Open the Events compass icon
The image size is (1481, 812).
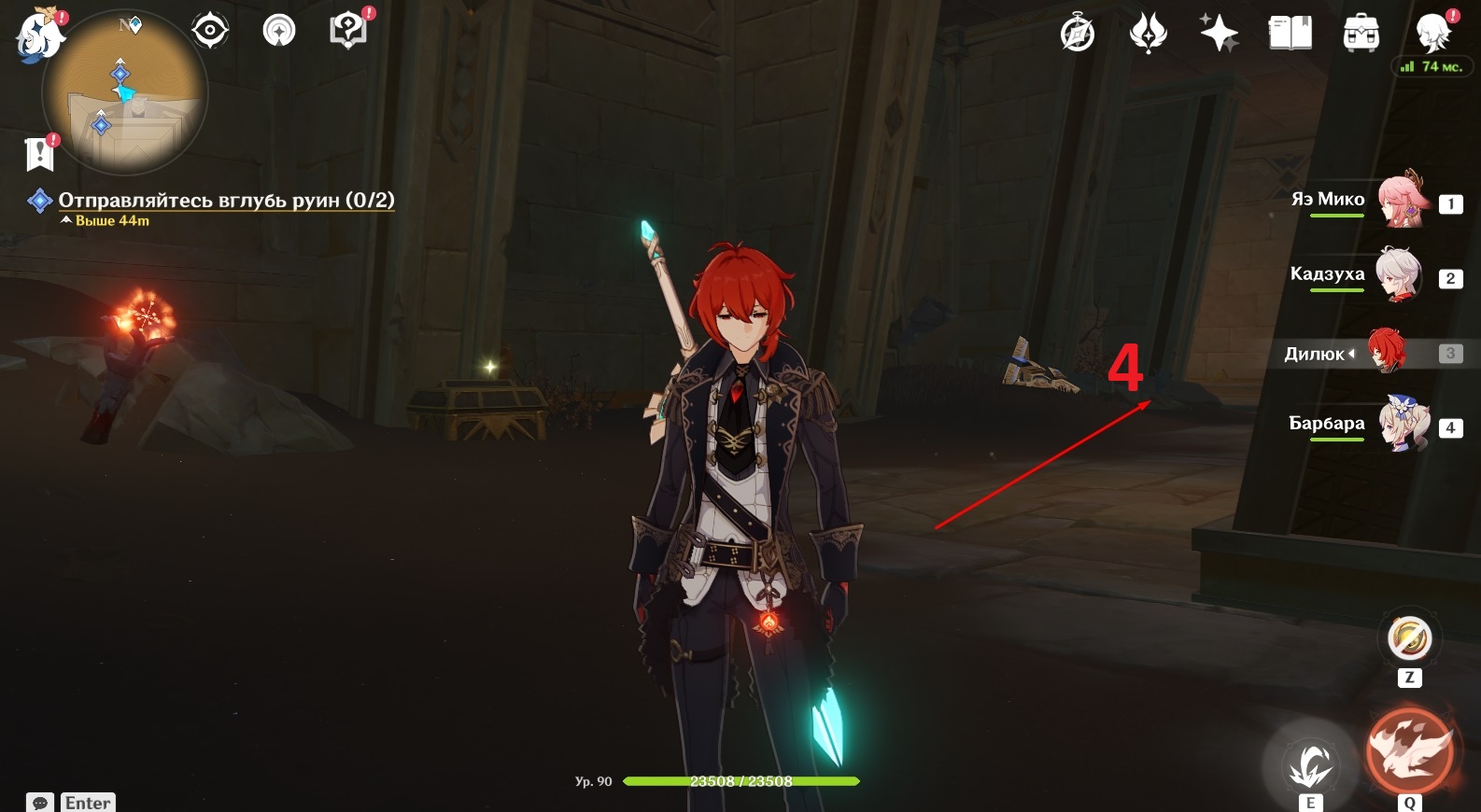[x=1078, y=35]
